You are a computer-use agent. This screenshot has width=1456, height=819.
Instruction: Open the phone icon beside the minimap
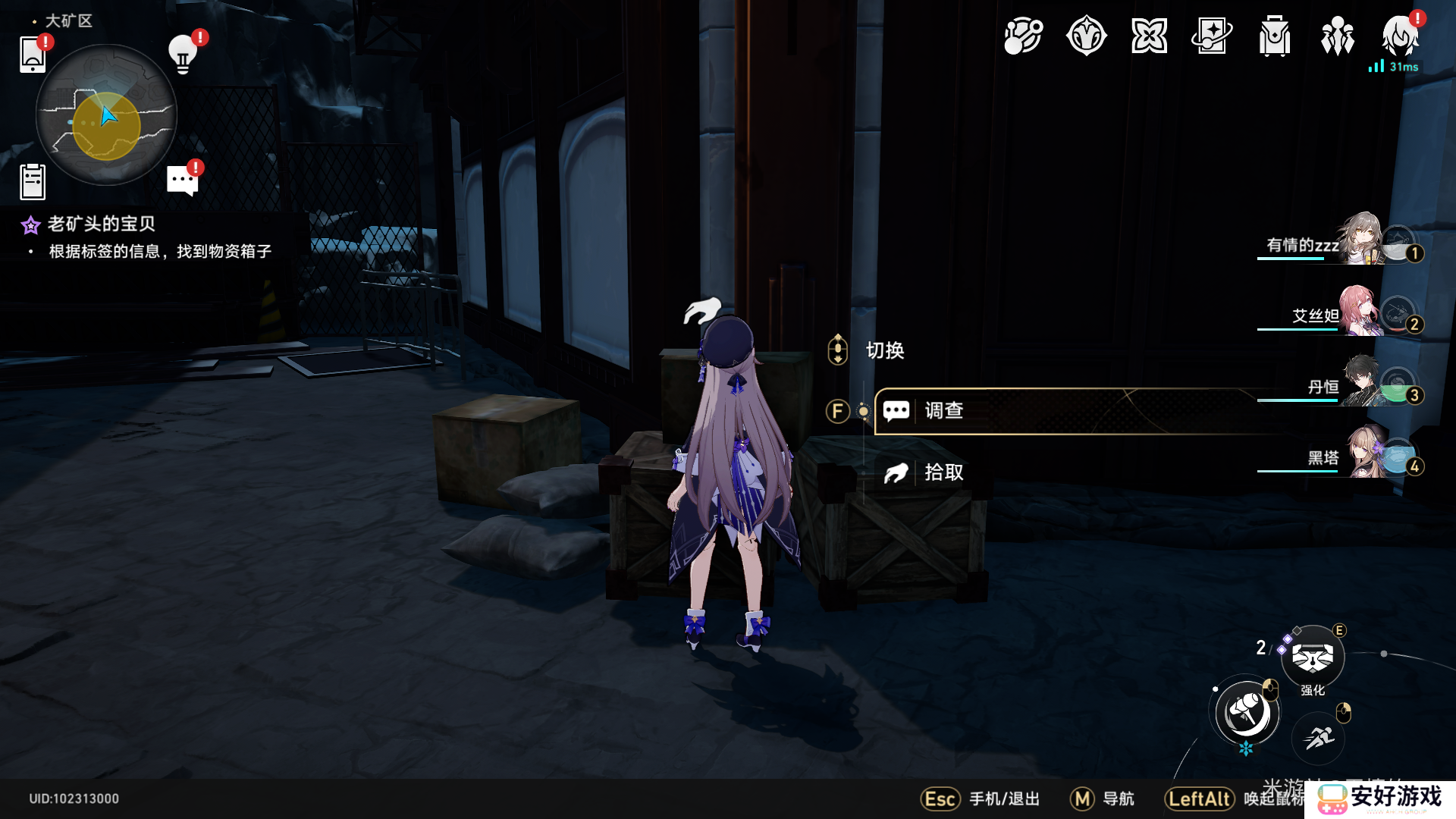point(33,55)
